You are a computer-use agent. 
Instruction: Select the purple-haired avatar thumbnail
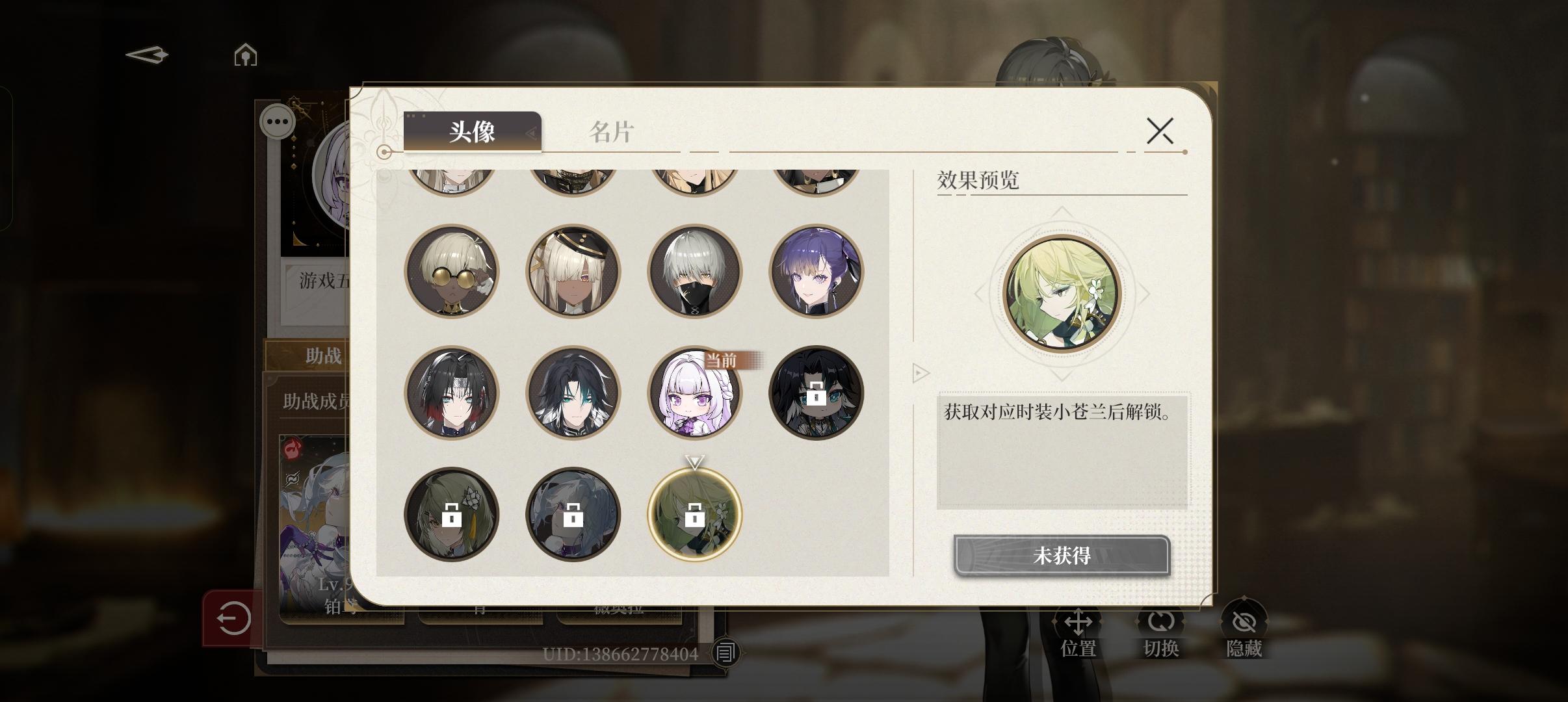pos(817,272)
